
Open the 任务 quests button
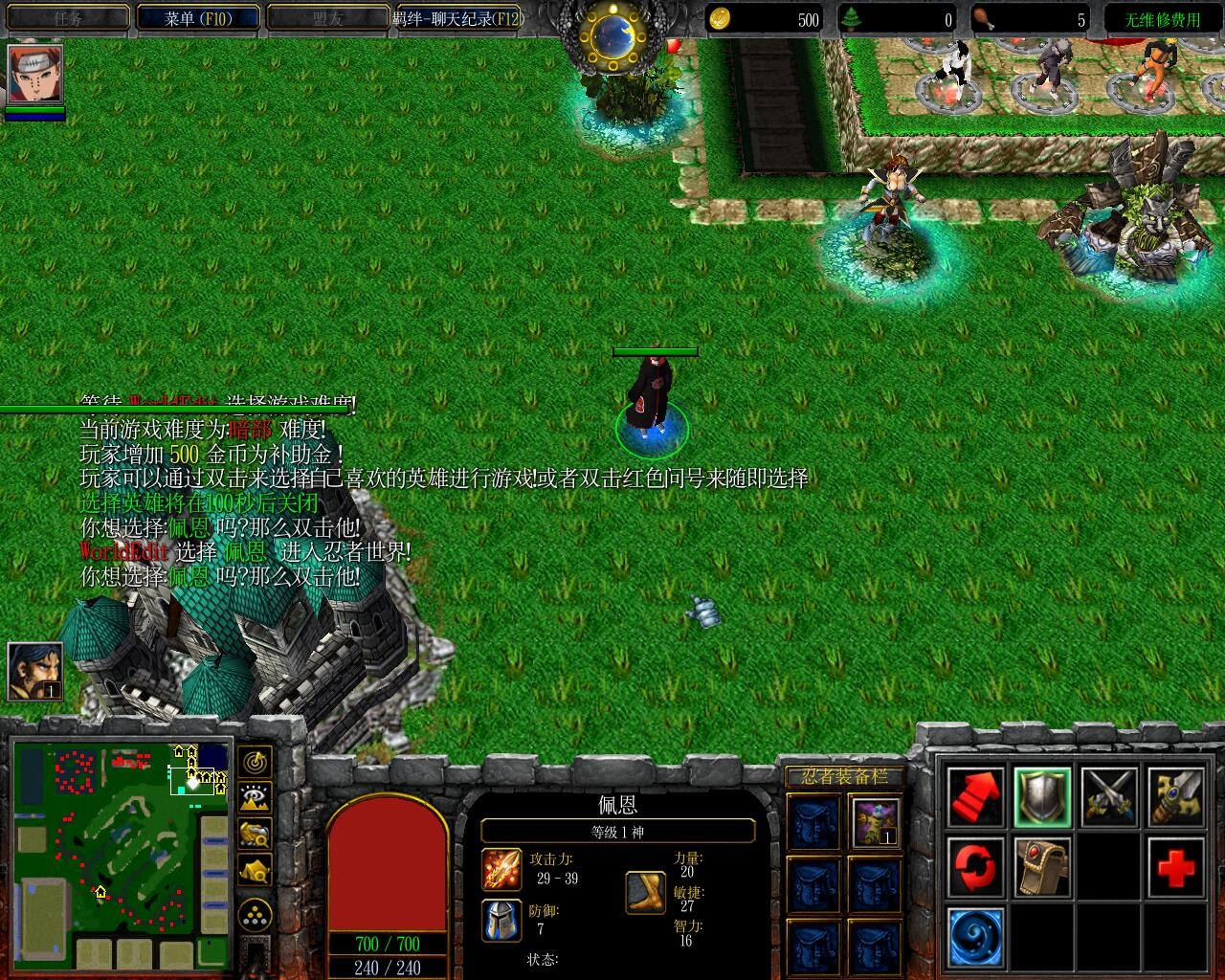pyautogui.click(x=68, y=18)
